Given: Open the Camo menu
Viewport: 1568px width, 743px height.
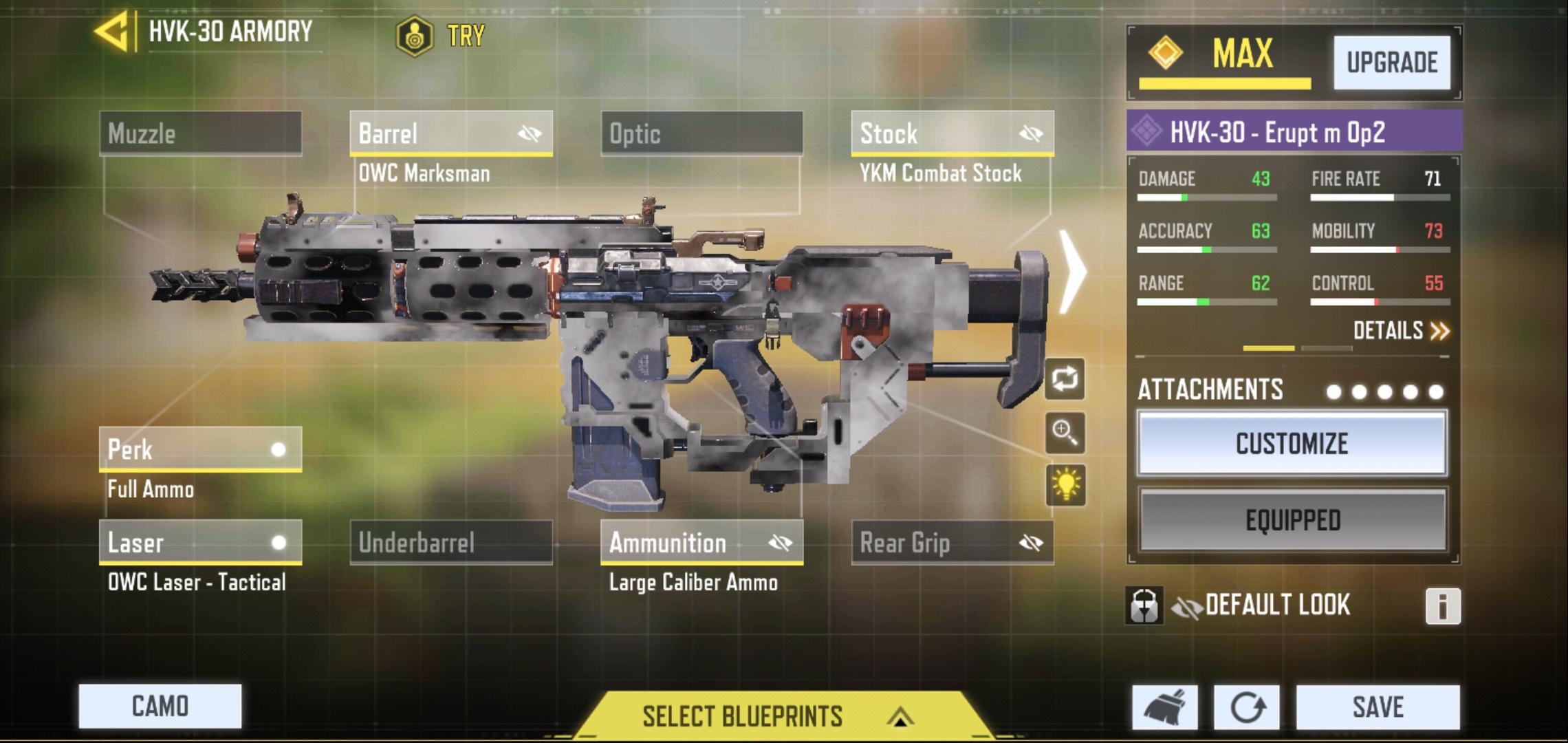Looking at the screenshot, I should click(160, 706).
